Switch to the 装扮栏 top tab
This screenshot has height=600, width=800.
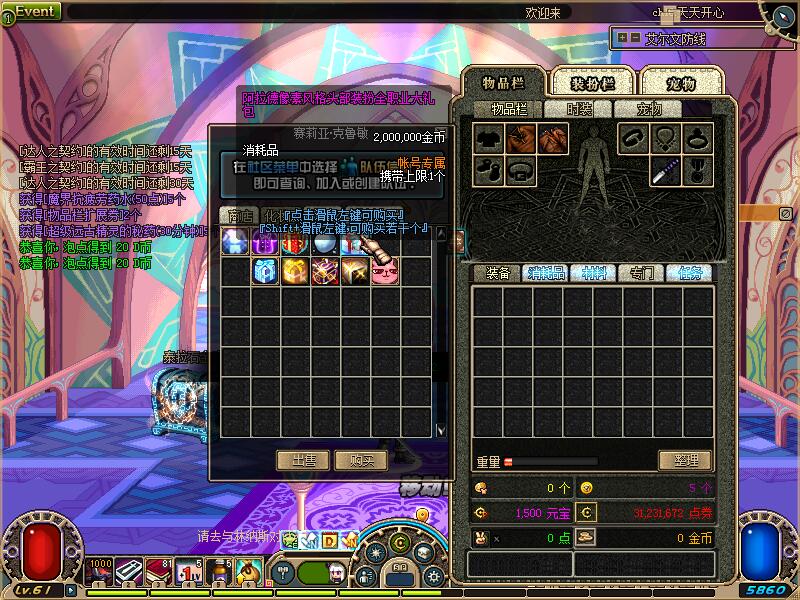[592, 83]
